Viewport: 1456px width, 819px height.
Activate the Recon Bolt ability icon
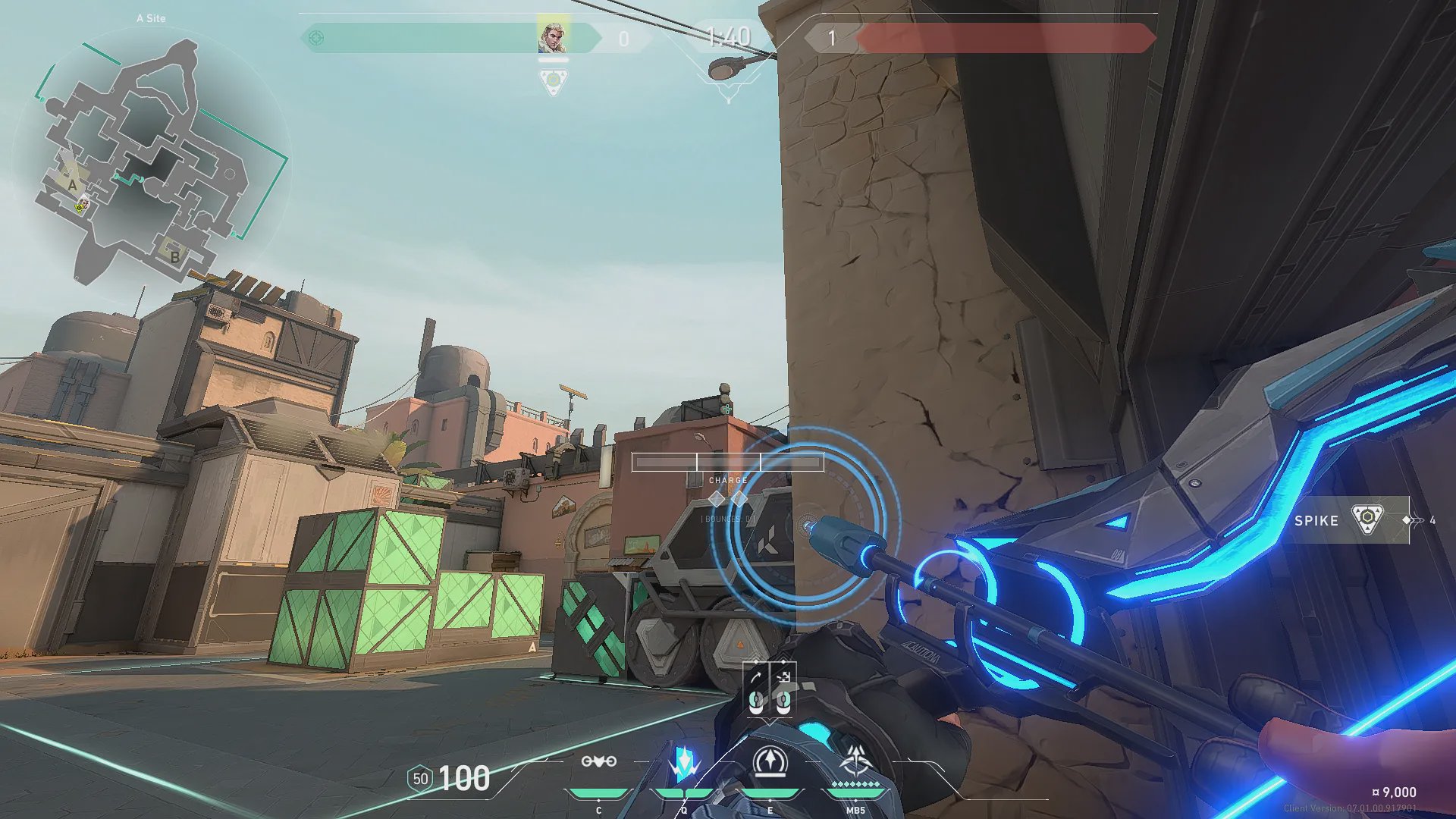click(x=770, y=762)
